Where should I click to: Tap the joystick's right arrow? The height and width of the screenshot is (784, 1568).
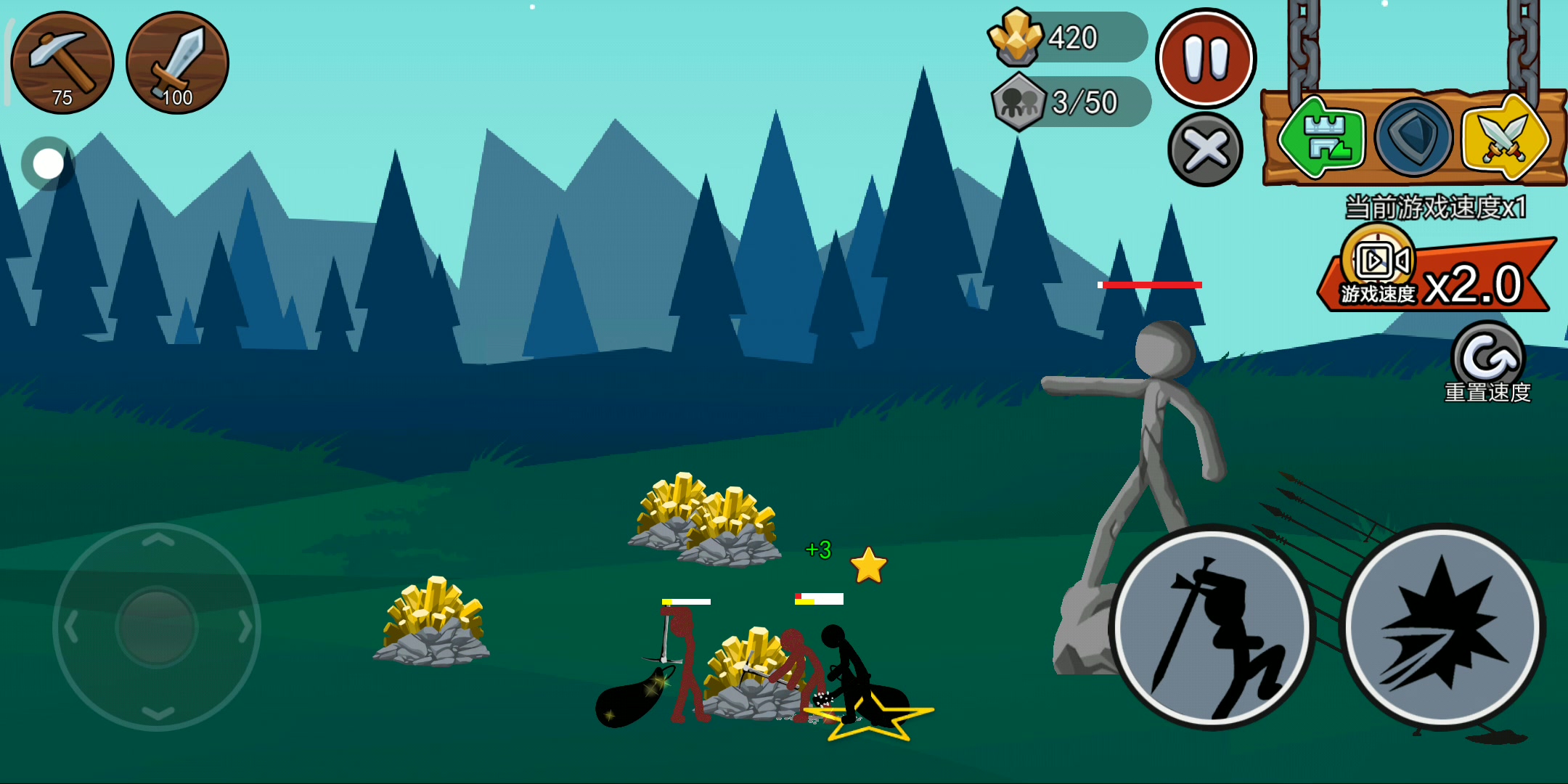click(245, 627)
